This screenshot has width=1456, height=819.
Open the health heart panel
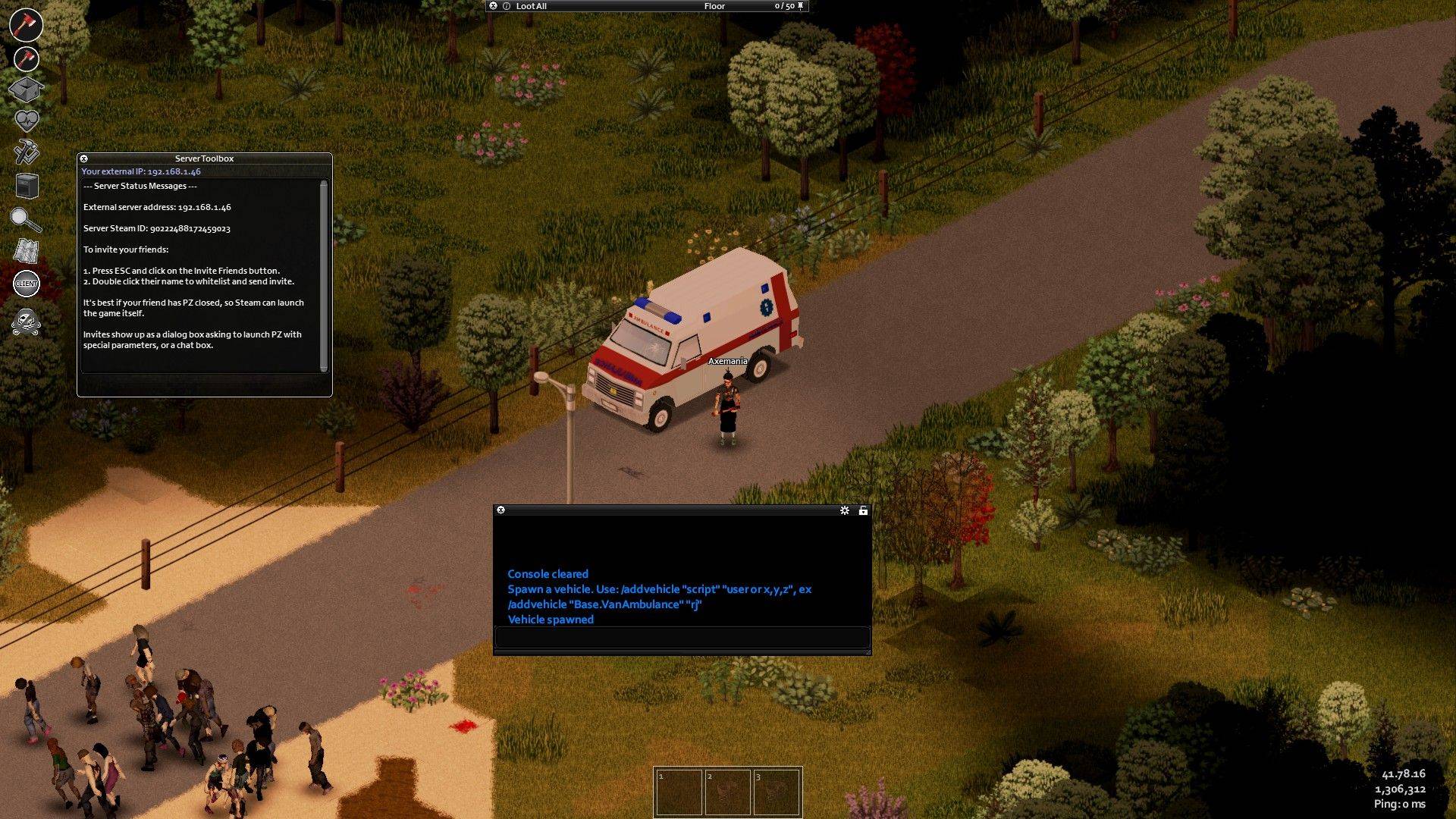[x=27, y=121]
